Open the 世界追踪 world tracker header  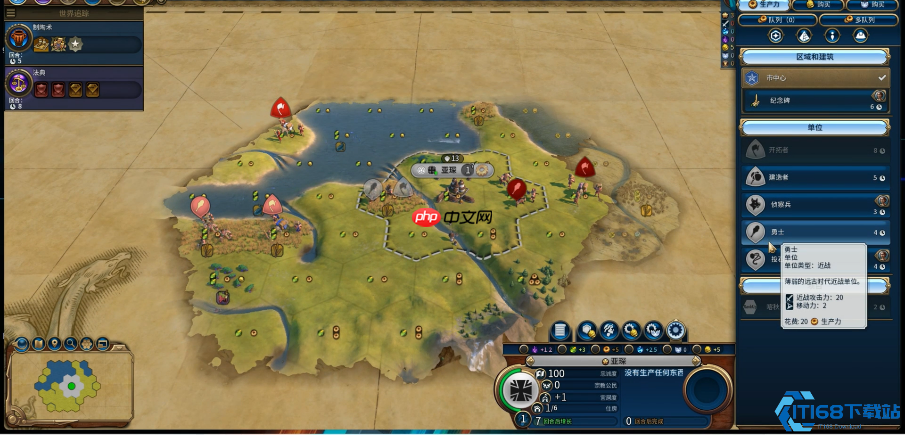click(x=72, y=13)
